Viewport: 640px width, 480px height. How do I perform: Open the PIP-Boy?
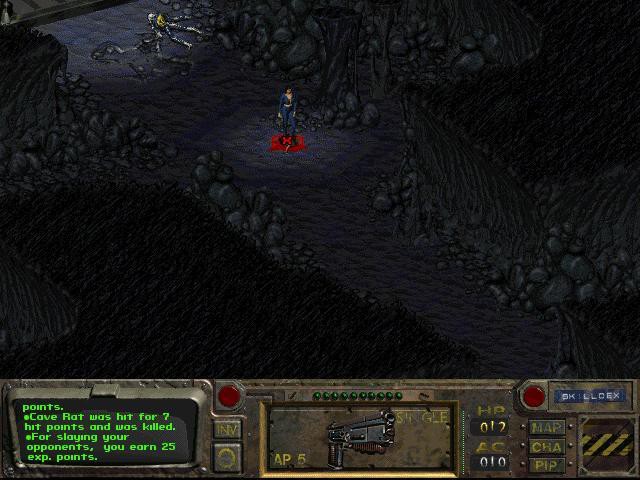[547, 464]
